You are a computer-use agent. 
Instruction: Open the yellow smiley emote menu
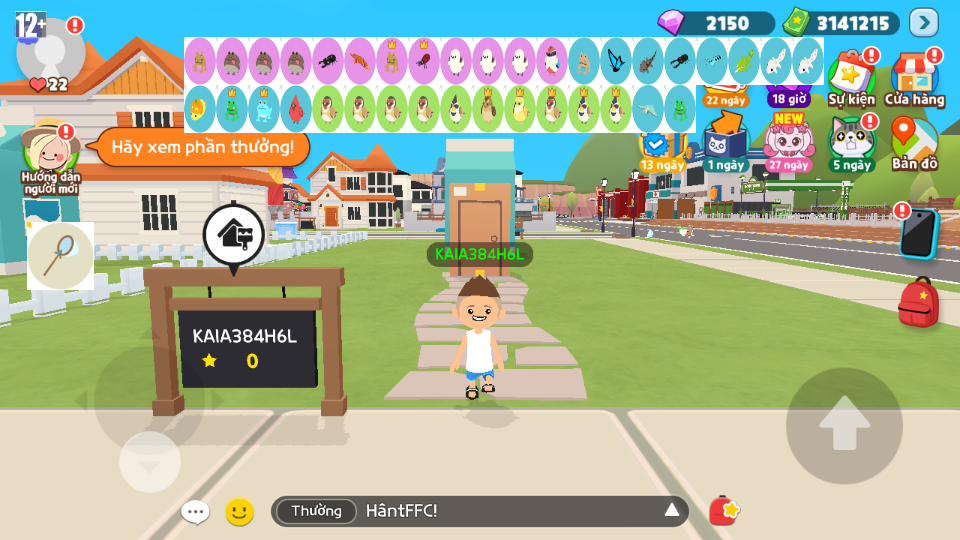coord(239,512)
